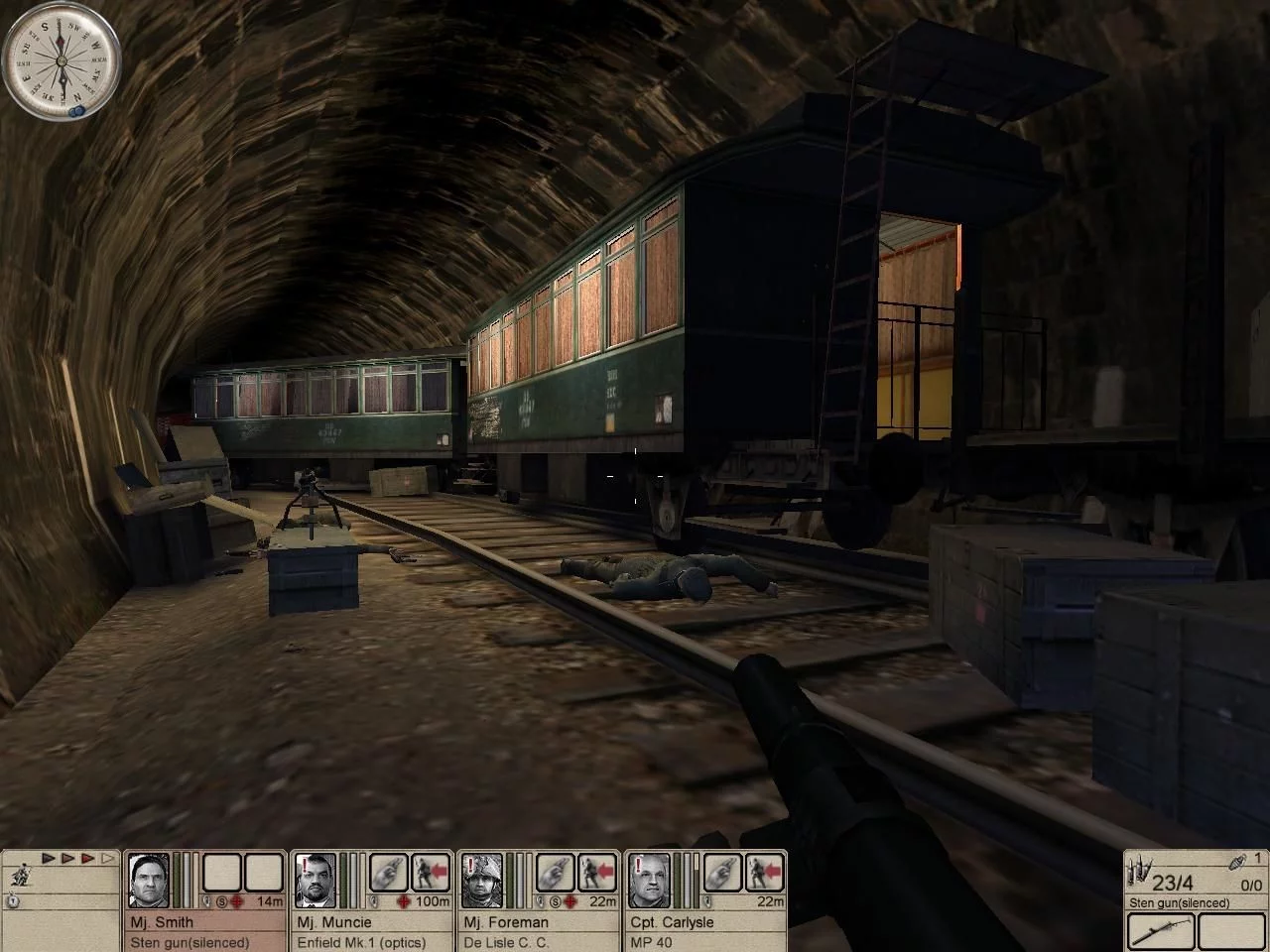1270x952 pixels.
Task: Click Carlysle's soldier with red arrow icon
Action: coord(763,874)
